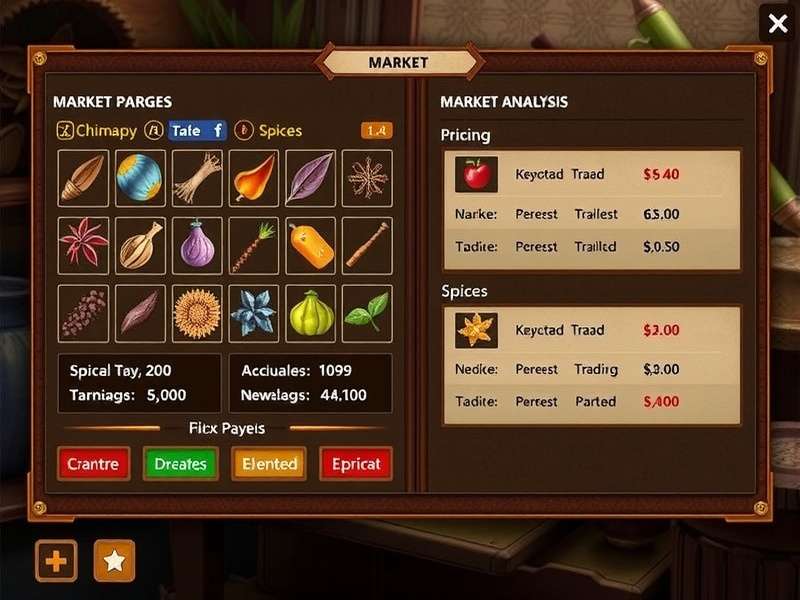Select the purple fig item slot

[x=197, y=245]
